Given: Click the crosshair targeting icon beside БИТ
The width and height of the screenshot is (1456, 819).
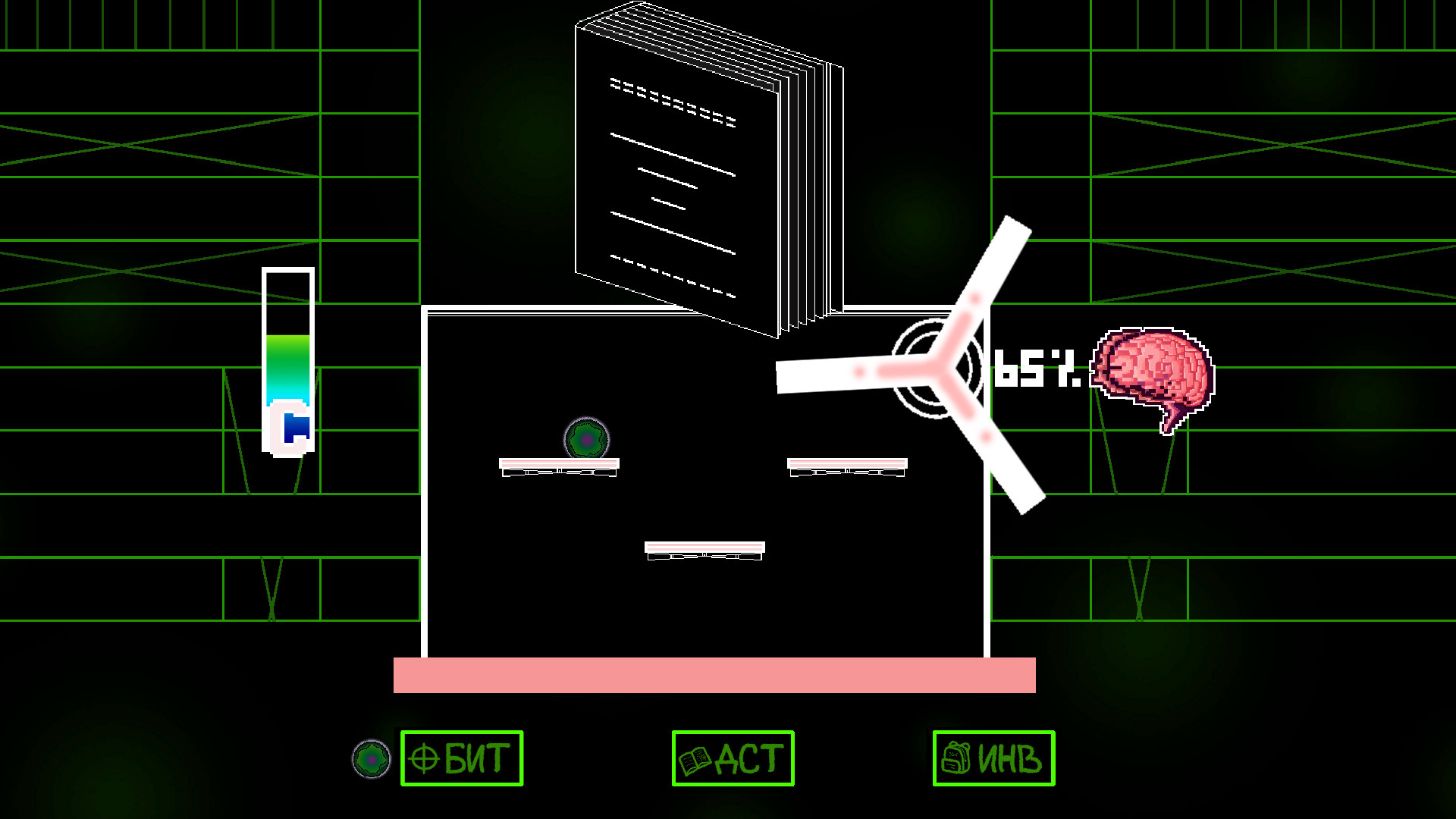Looking at the screenshot, I should click(422, 758).
